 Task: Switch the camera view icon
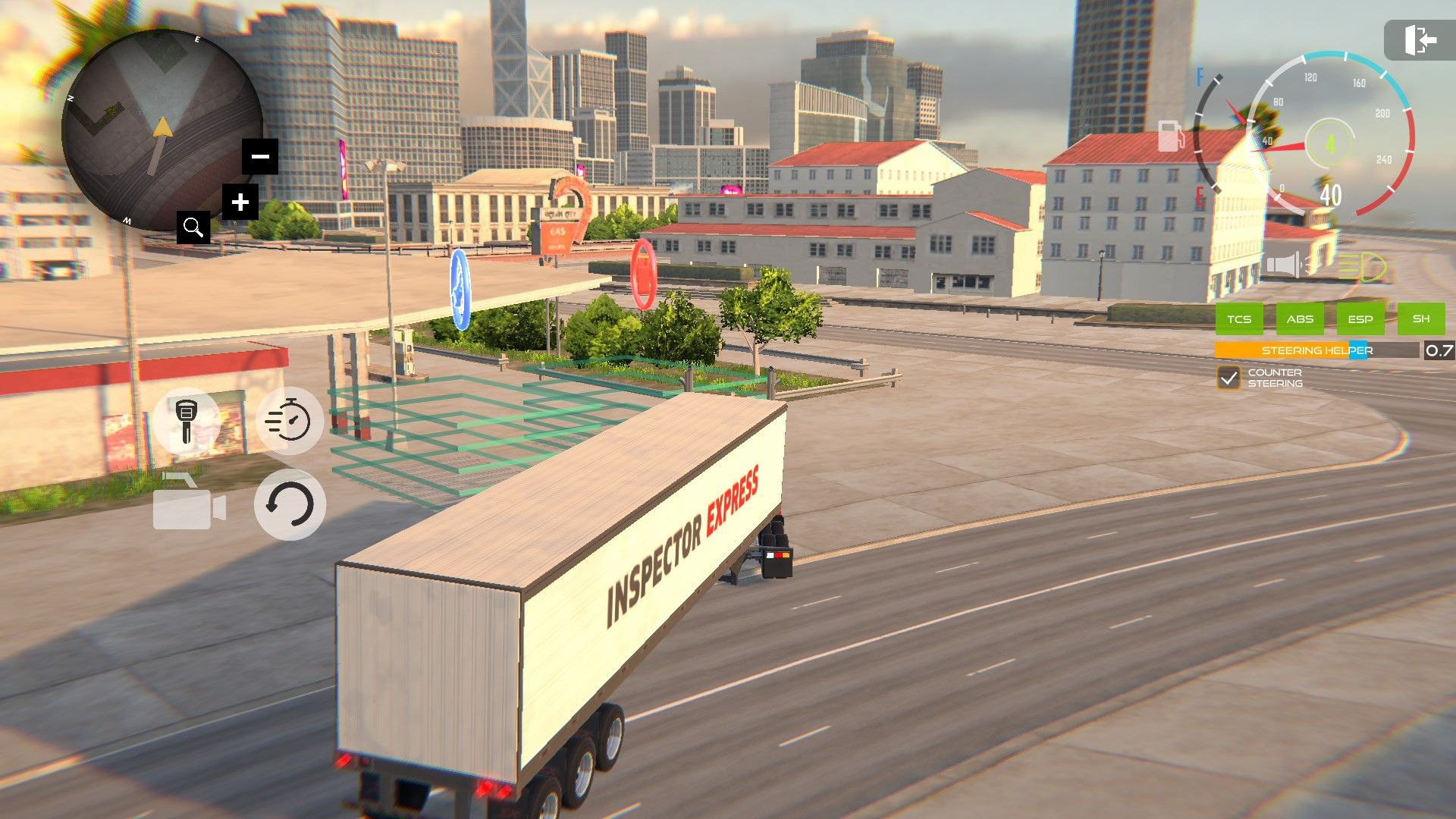pyautogui.click(x=189, y=504)
